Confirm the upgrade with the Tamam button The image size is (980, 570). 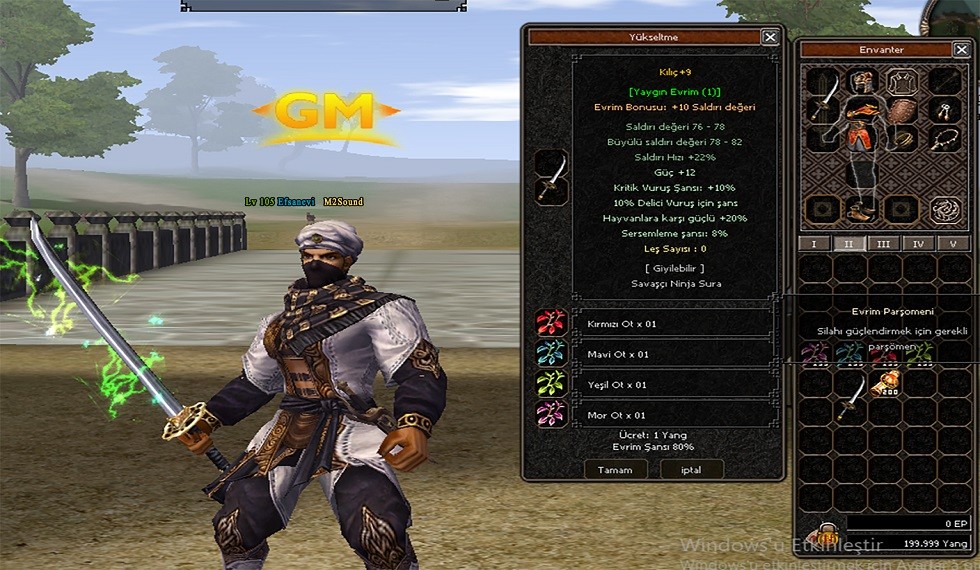pyautogui.click(x=615, y=469)
